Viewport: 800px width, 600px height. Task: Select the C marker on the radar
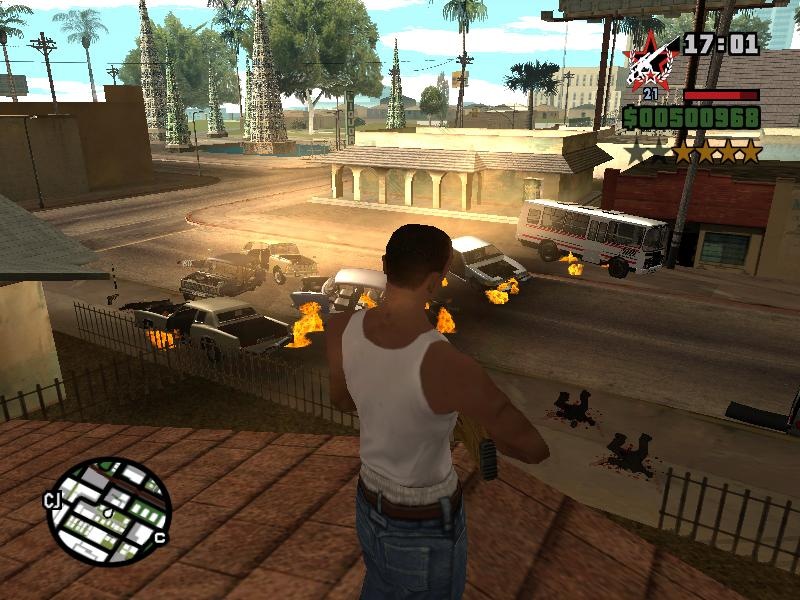160,539
